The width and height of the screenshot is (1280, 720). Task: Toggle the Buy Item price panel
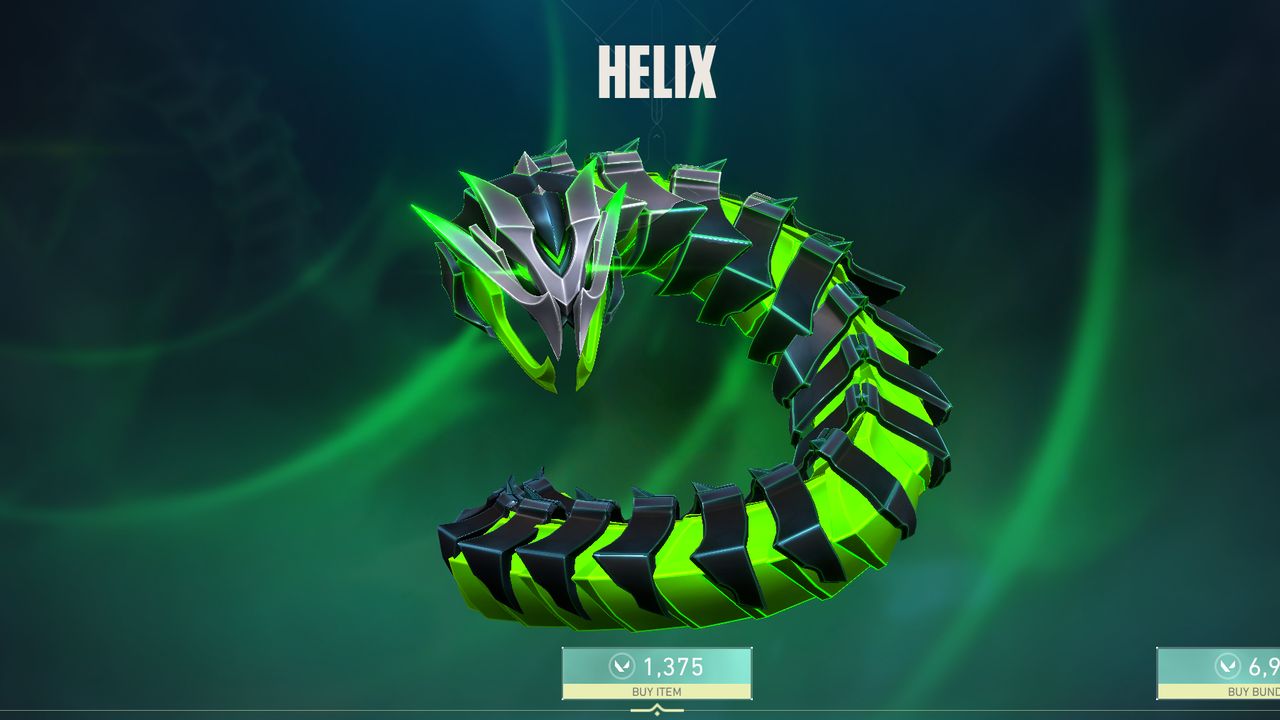coord(658,664)
